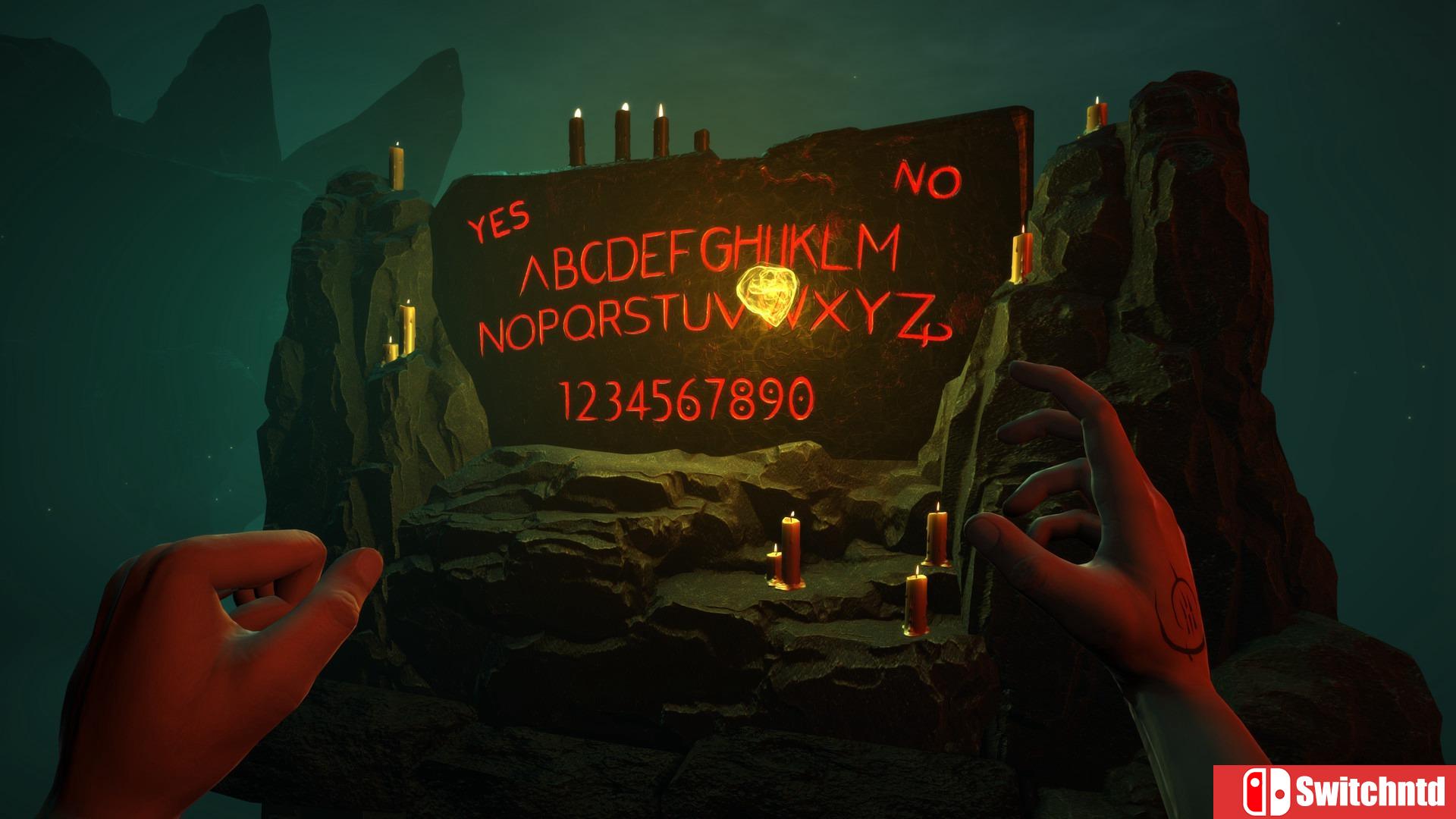
Task: Select YES on the spirit board
Action: tap(498, 221)
